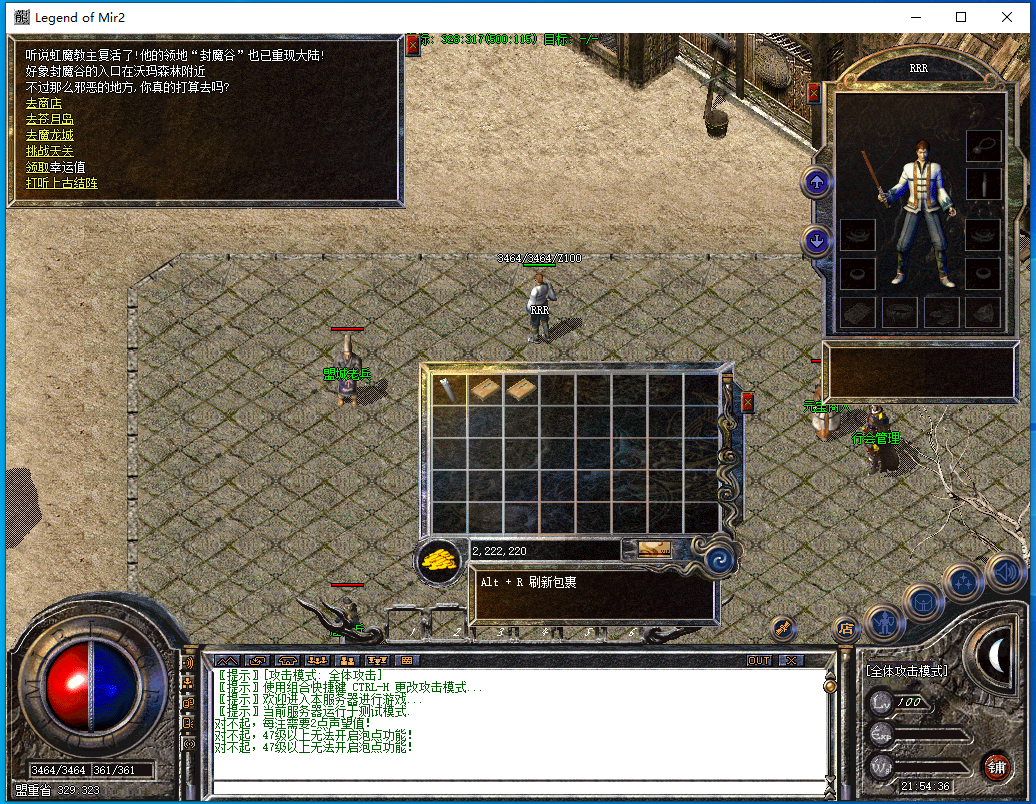The height and width of the screenshot is (804, 1036).
Task: Close the character equipment panel
Action: pyautogui.click(x=813, y=93)
